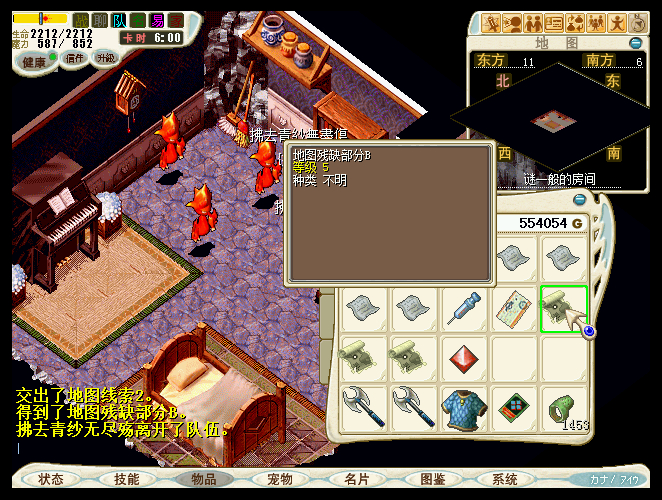Select the syringe item slot
Viewport: 662px width, 500px height.
click(x=464, y=309)
